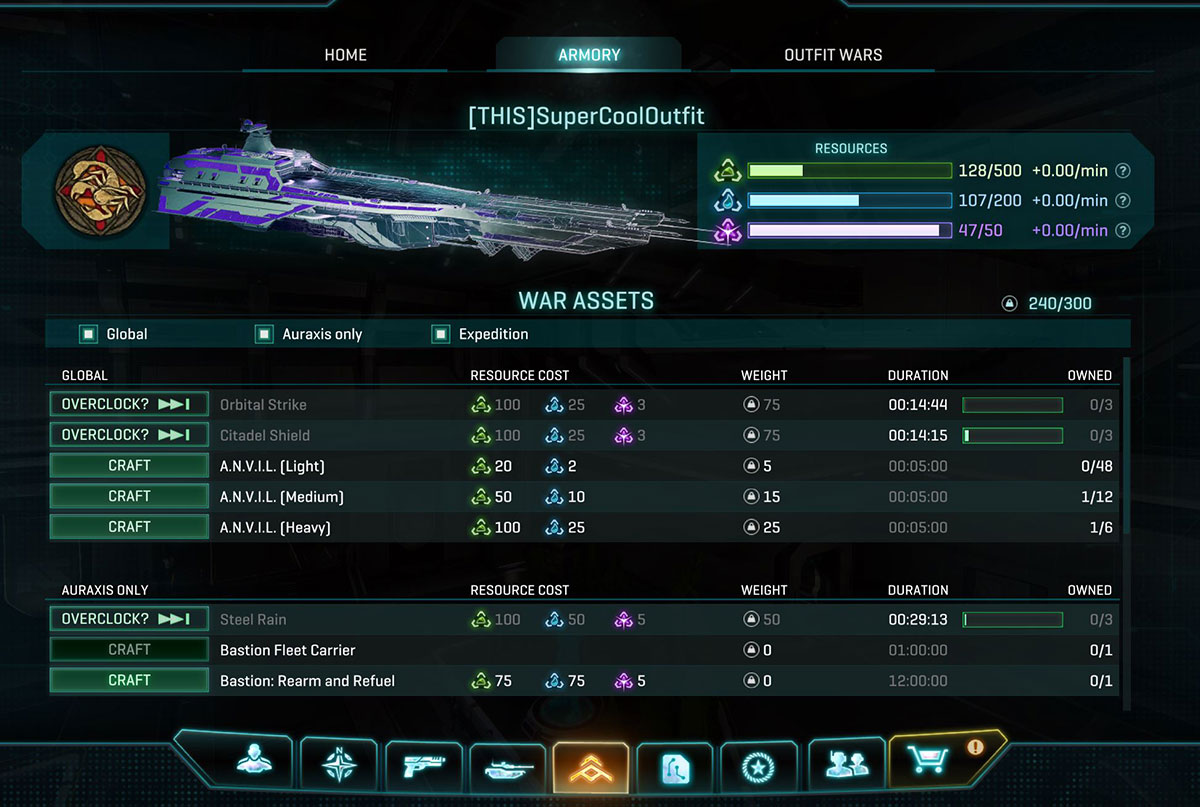Craft an A.N.V.I.L. (Medium)
The image size is (1200, 807).
pos(129,496)
